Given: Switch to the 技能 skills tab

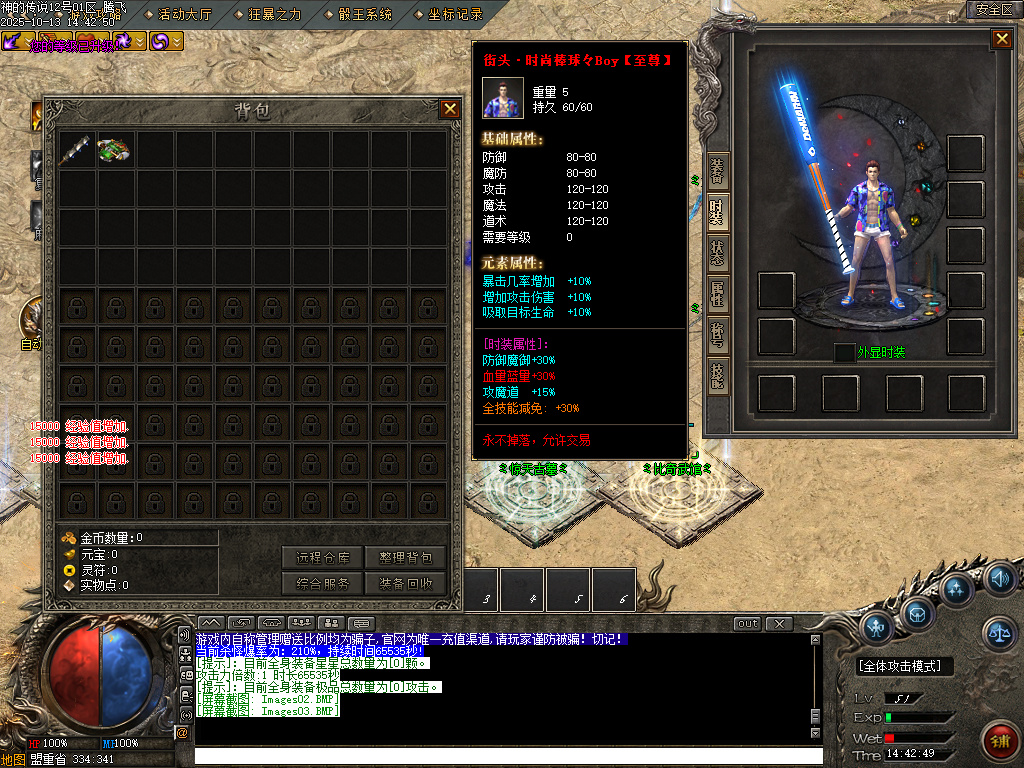Looking at the screenshot, I should pyautogui.click(x=717, y=376).
